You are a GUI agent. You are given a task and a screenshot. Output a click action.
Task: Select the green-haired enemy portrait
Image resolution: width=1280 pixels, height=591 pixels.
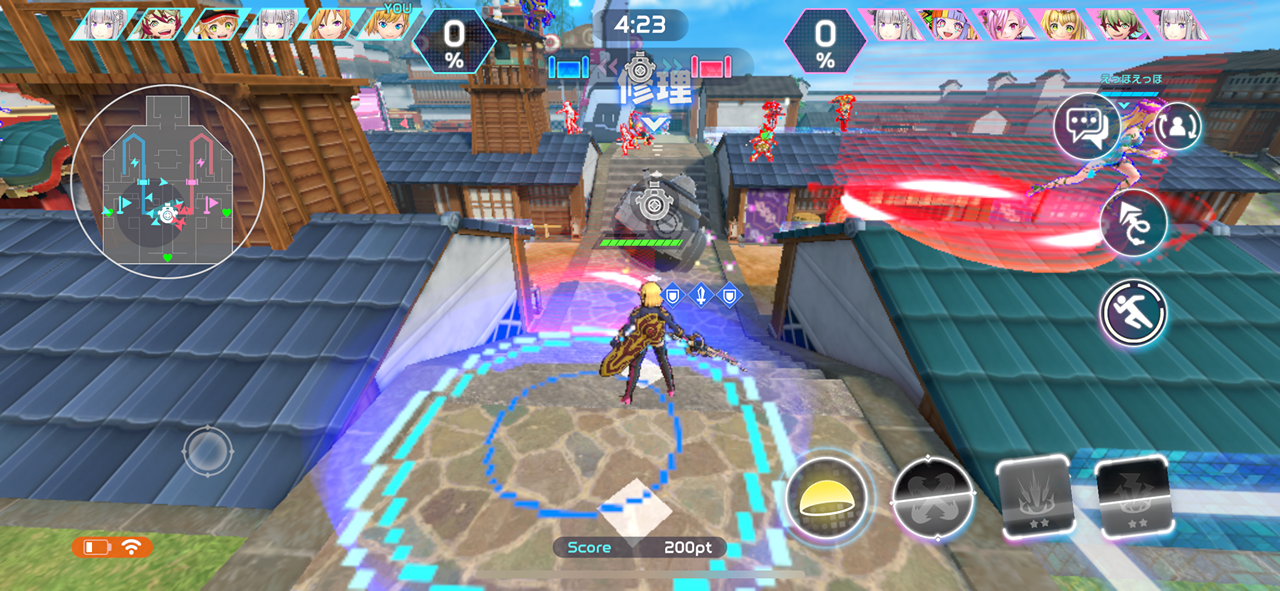click(x=1123, y=24)
